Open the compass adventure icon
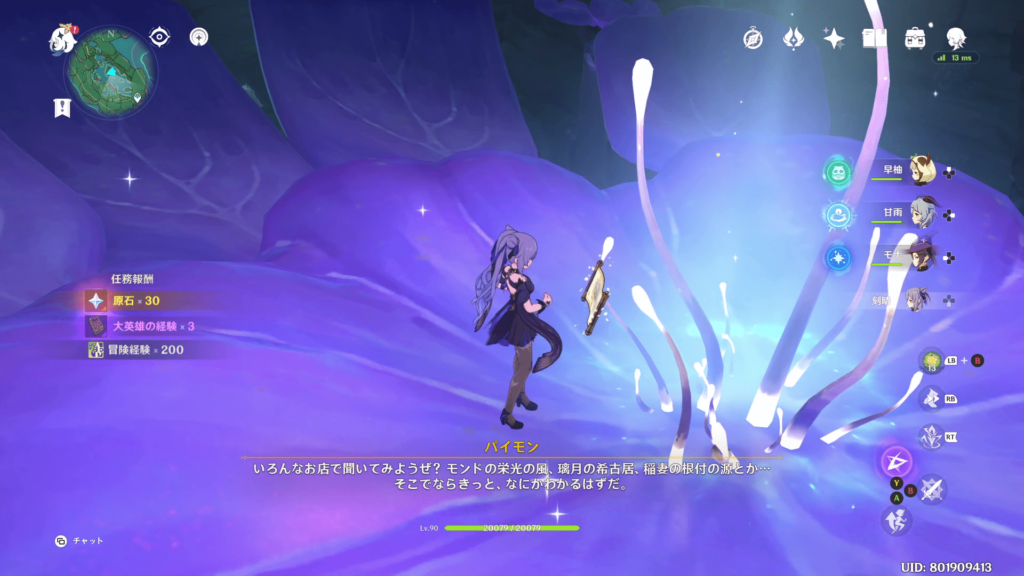Viewport: 1024px width, 576px height. (x=753, y=38)
